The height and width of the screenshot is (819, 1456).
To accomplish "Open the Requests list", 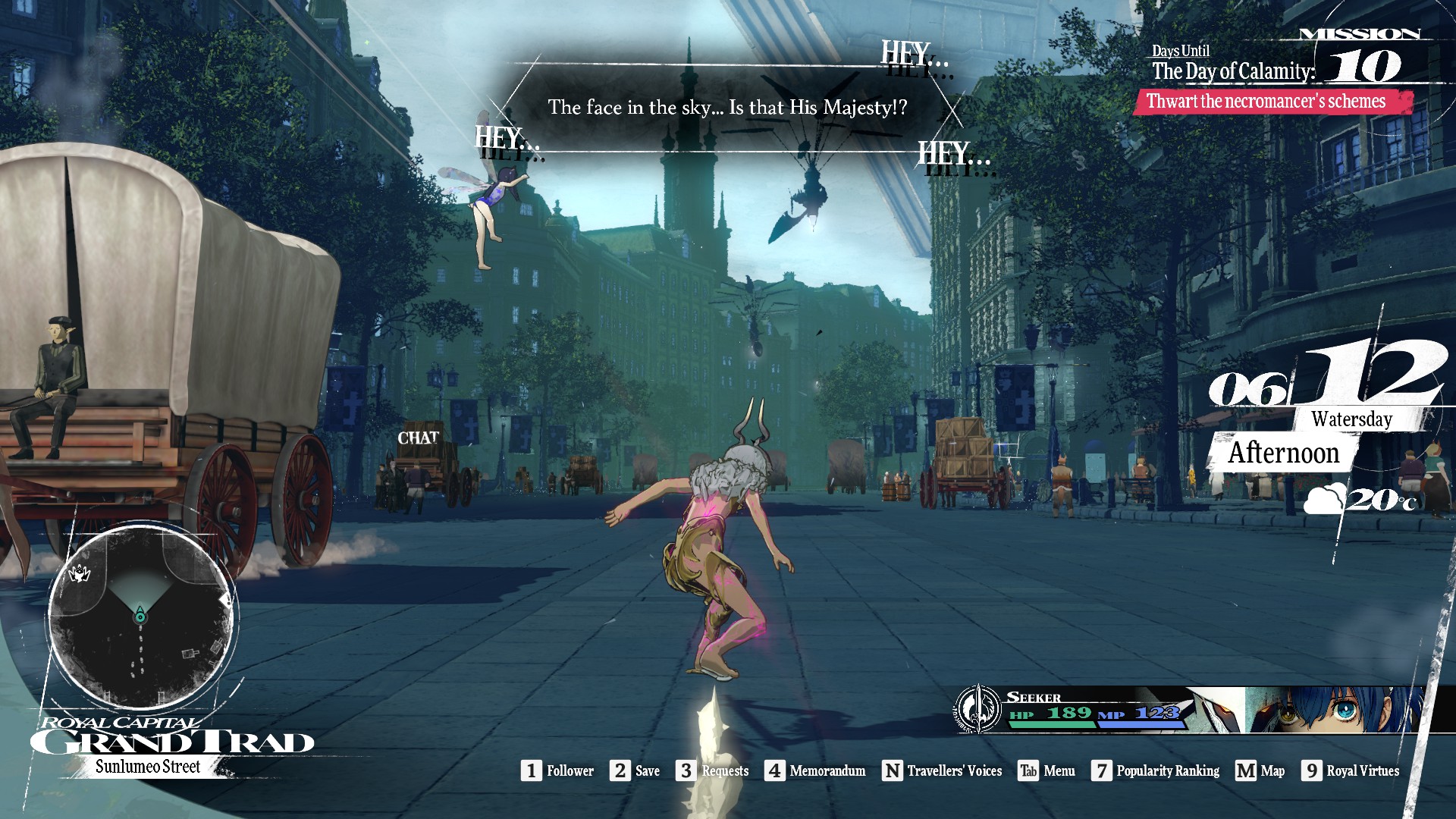I will click(712, 771).
